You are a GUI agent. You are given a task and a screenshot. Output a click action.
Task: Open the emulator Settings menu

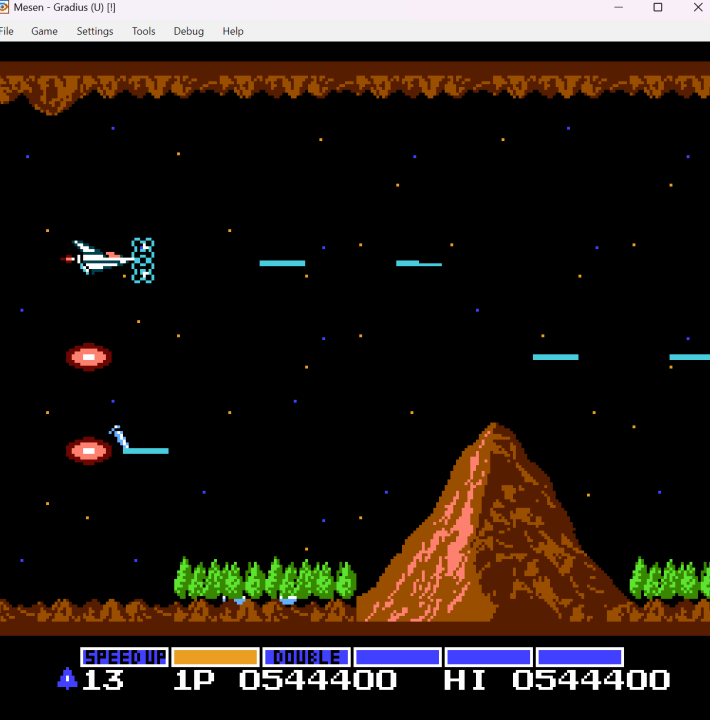[95, 31]
